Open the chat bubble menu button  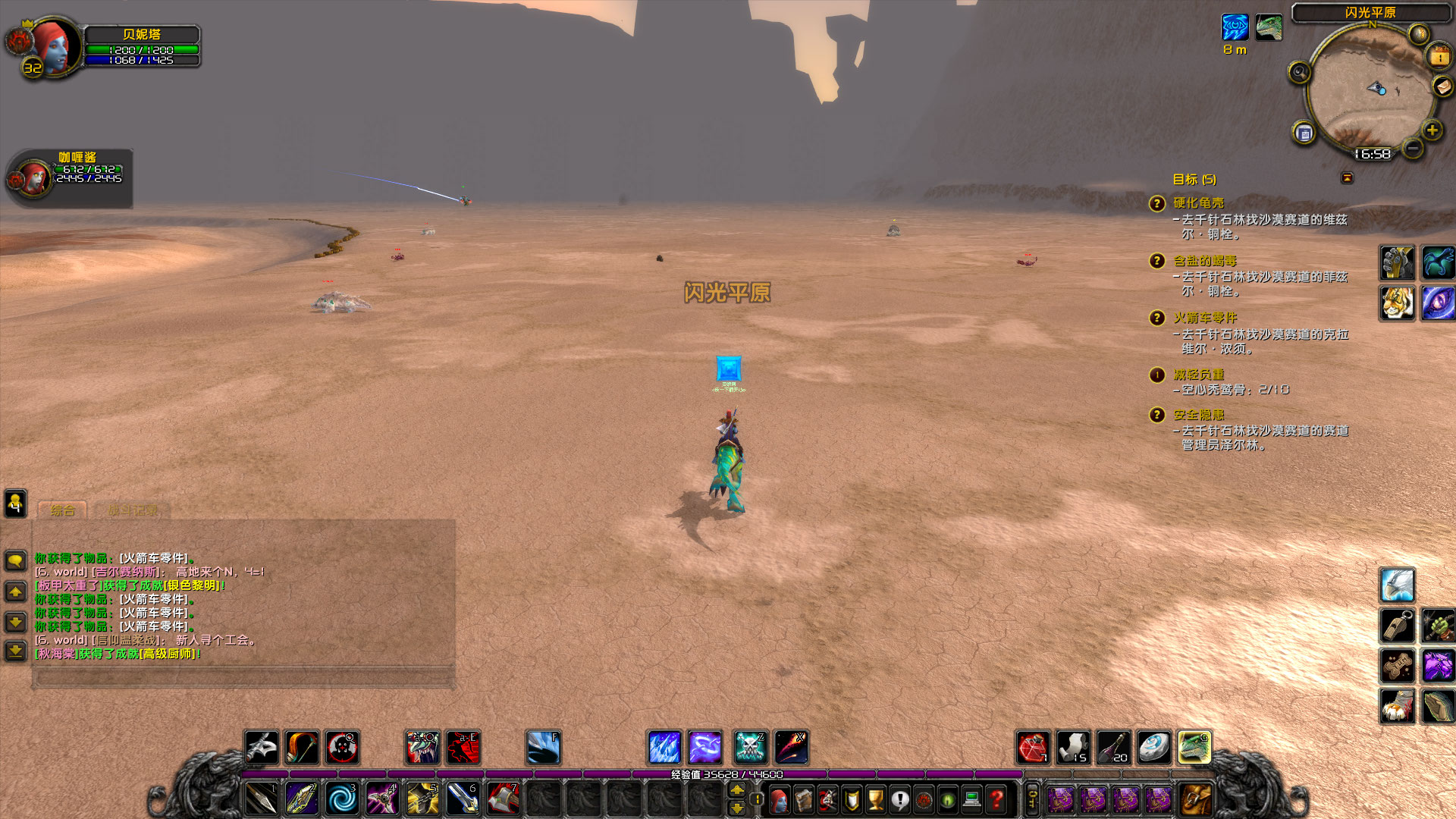pos(15,560)
